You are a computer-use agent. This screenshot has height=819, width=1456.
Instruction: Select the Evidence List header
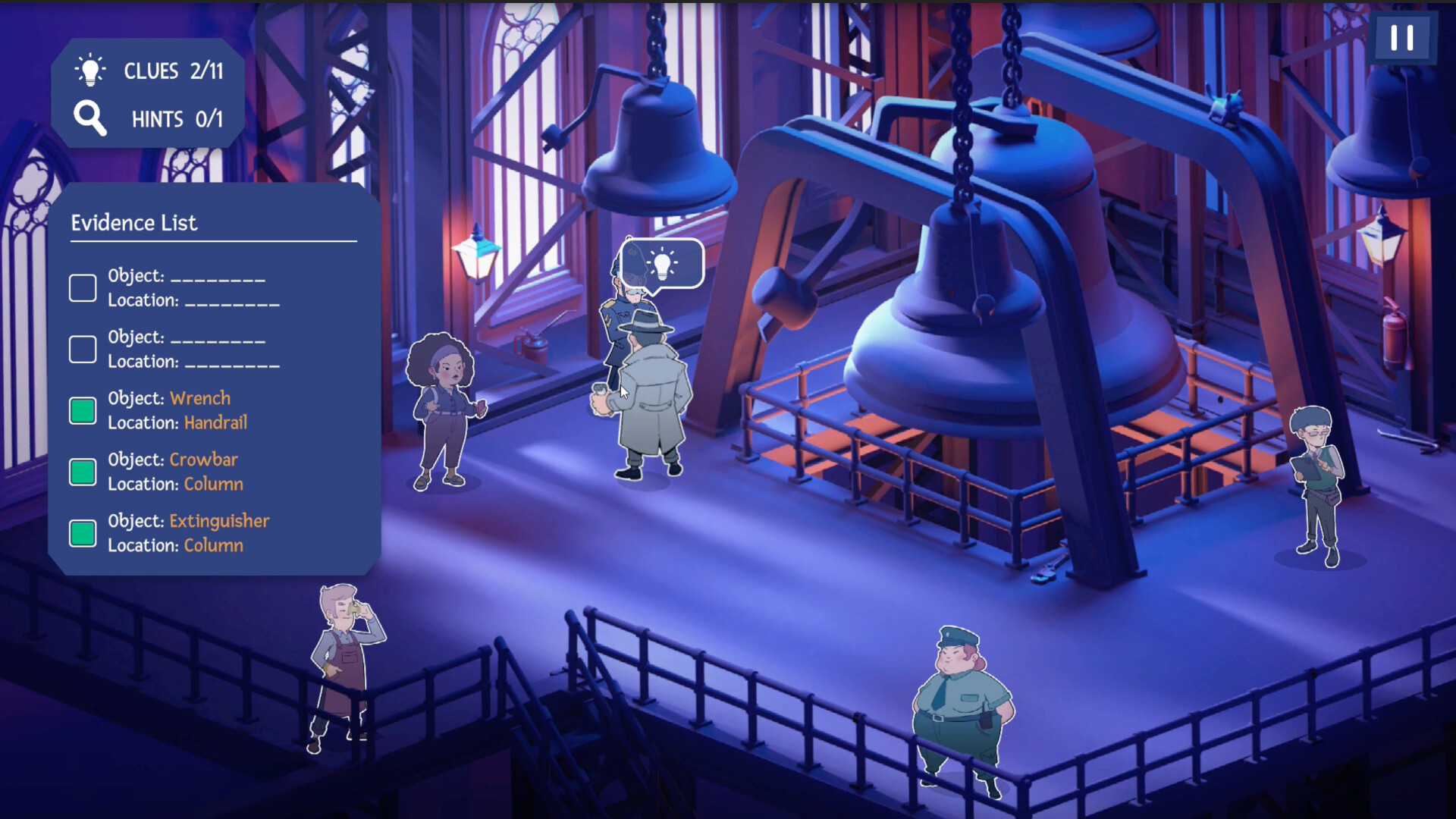[135, 222]
